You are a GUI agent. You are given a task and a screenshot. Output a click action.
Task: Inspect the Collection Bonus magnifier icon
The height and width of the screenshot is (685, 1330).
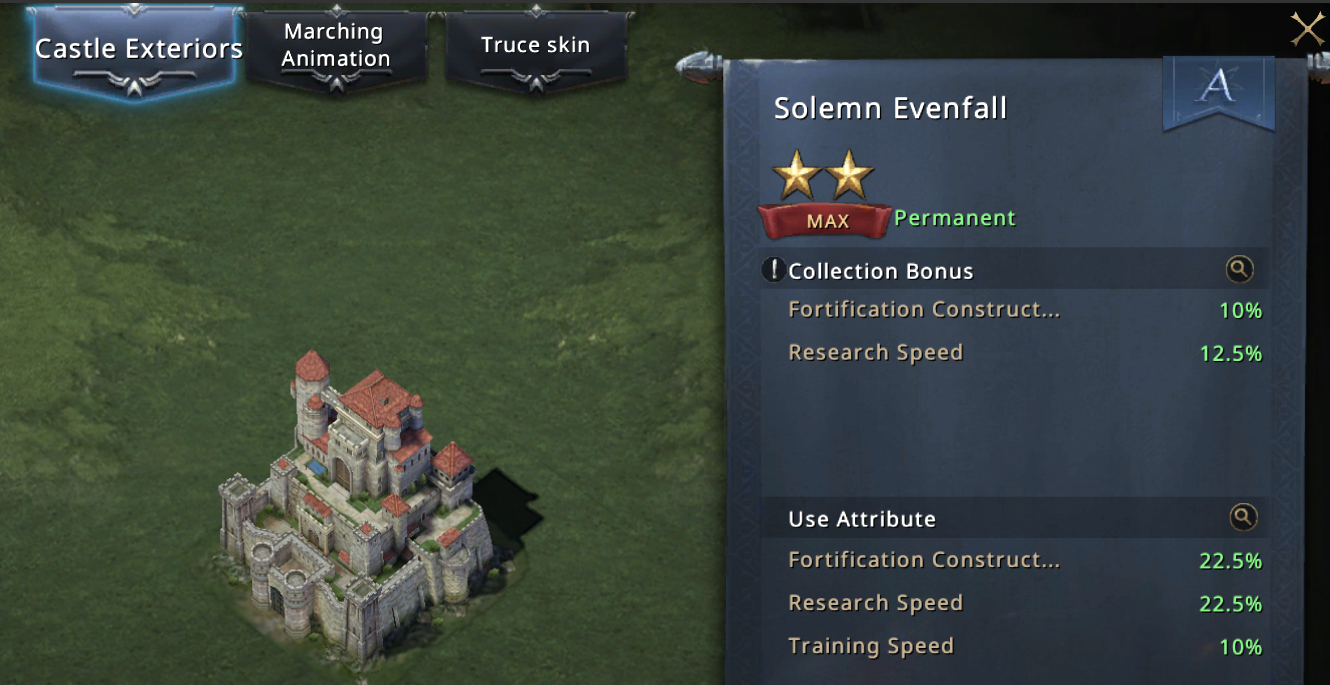(x=1239, y=269)
